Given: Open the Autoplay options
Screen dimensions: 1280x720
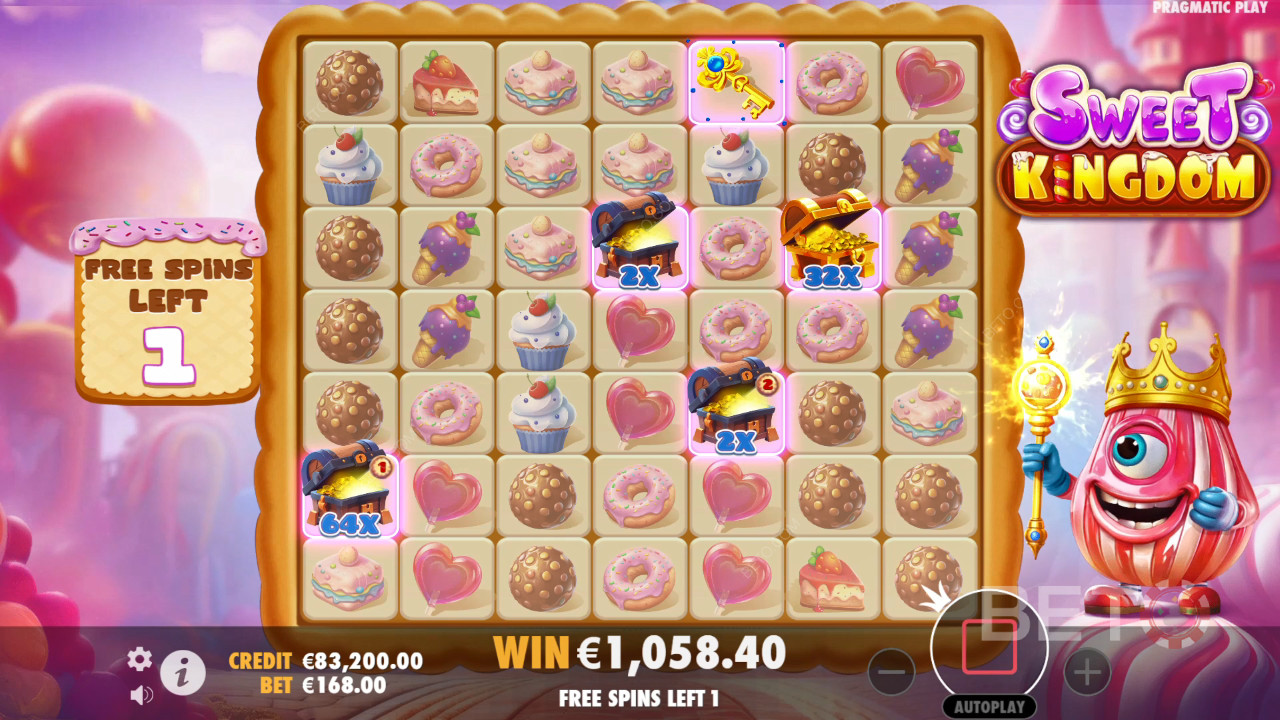Looking at the screenshot, I should 989,706.
